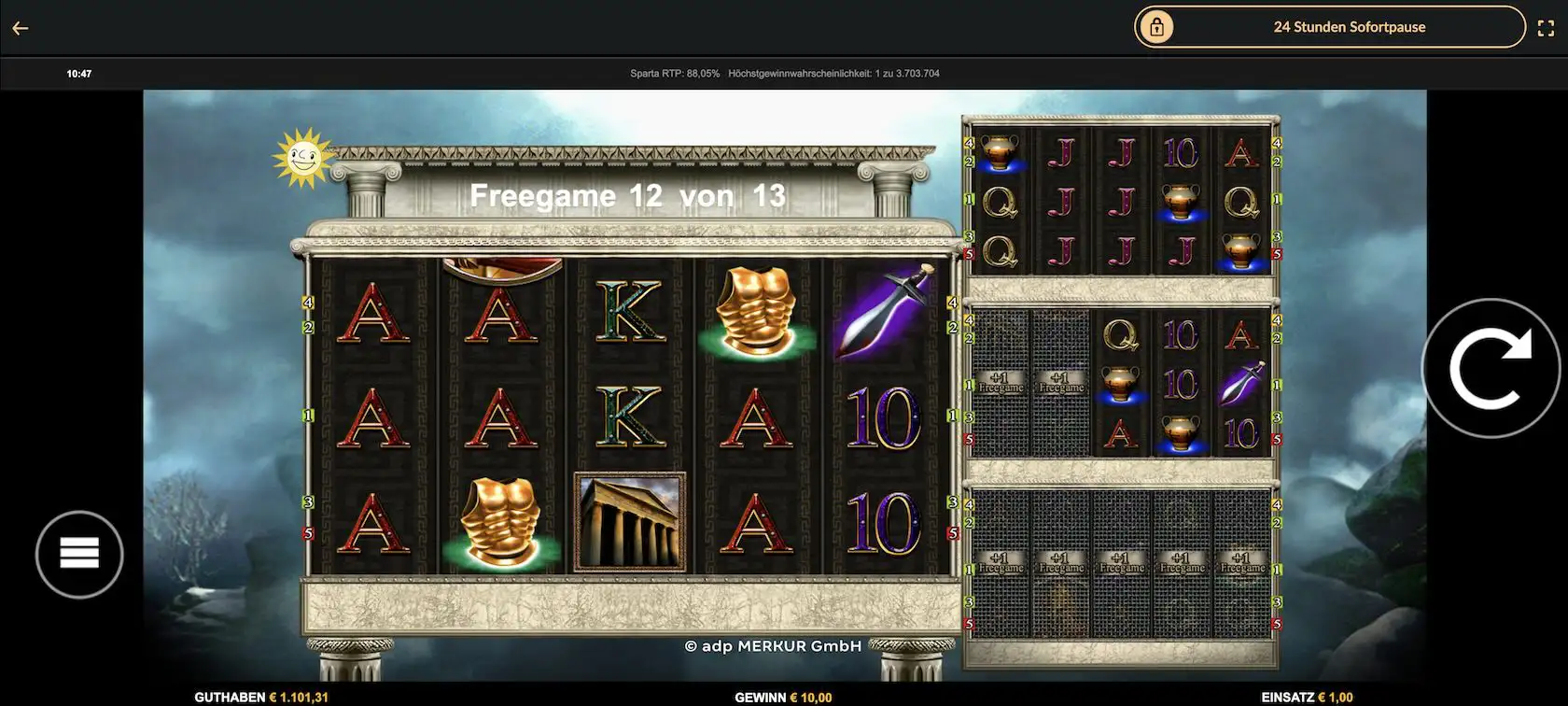1568x706 pixels.
Task: Click the Merkur sun logo
Action: click(301, 159)
